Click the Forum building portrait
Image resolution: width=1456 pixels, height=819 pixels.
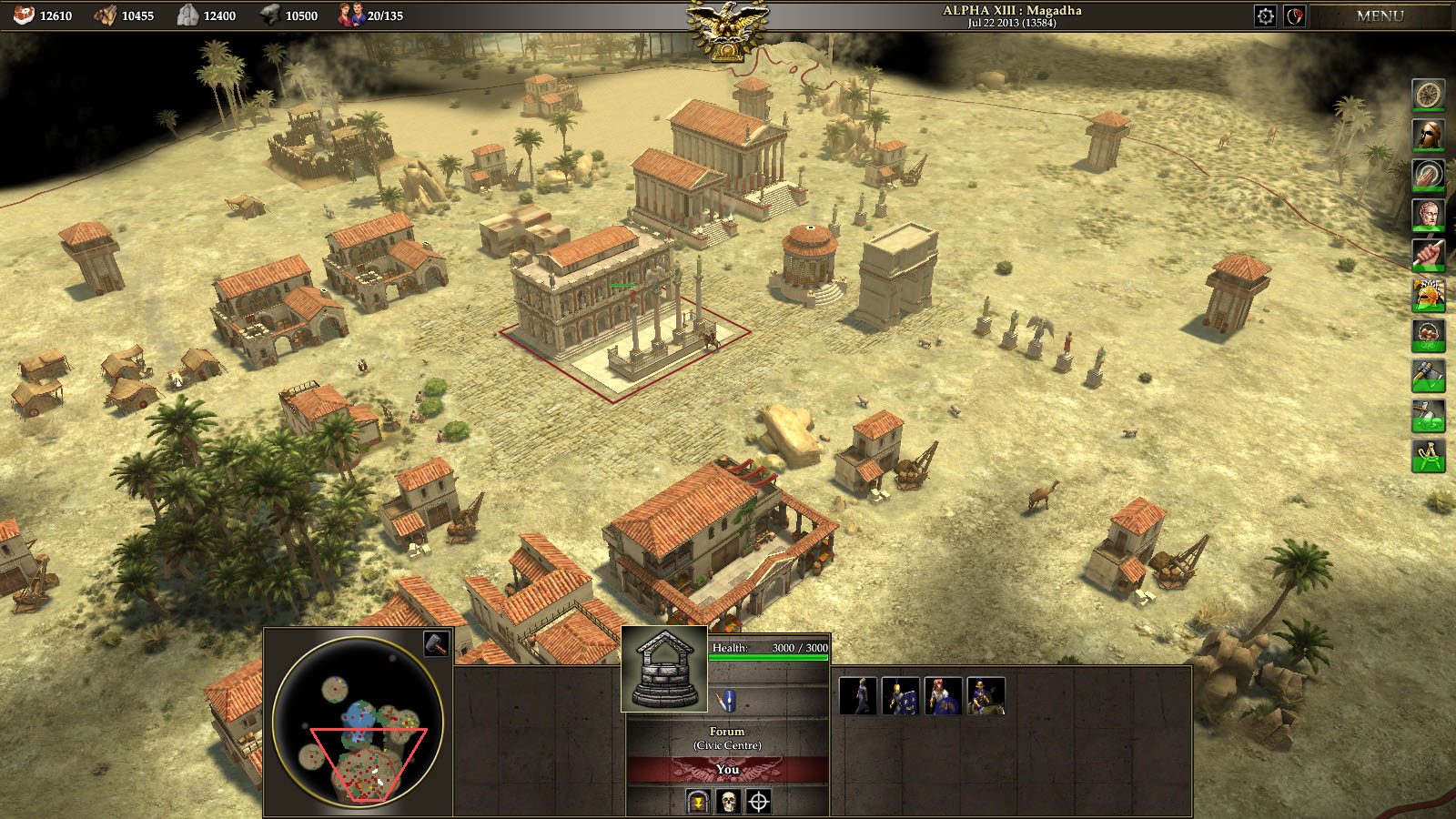pyautogui.click(x=664, y=669)
